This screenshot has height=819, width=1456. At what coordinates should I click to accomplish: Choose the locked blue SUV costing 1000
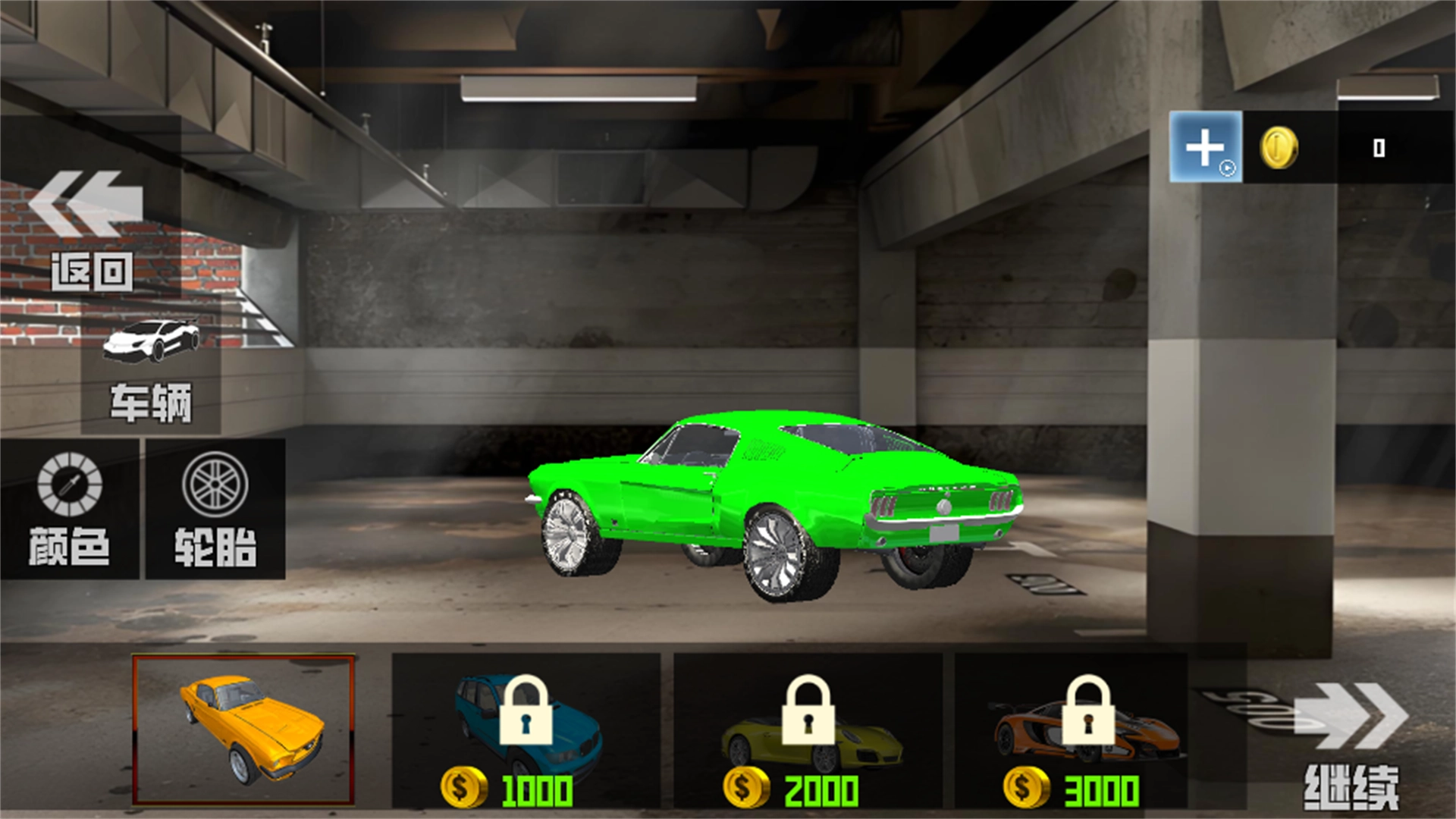[x=526, y=731]
